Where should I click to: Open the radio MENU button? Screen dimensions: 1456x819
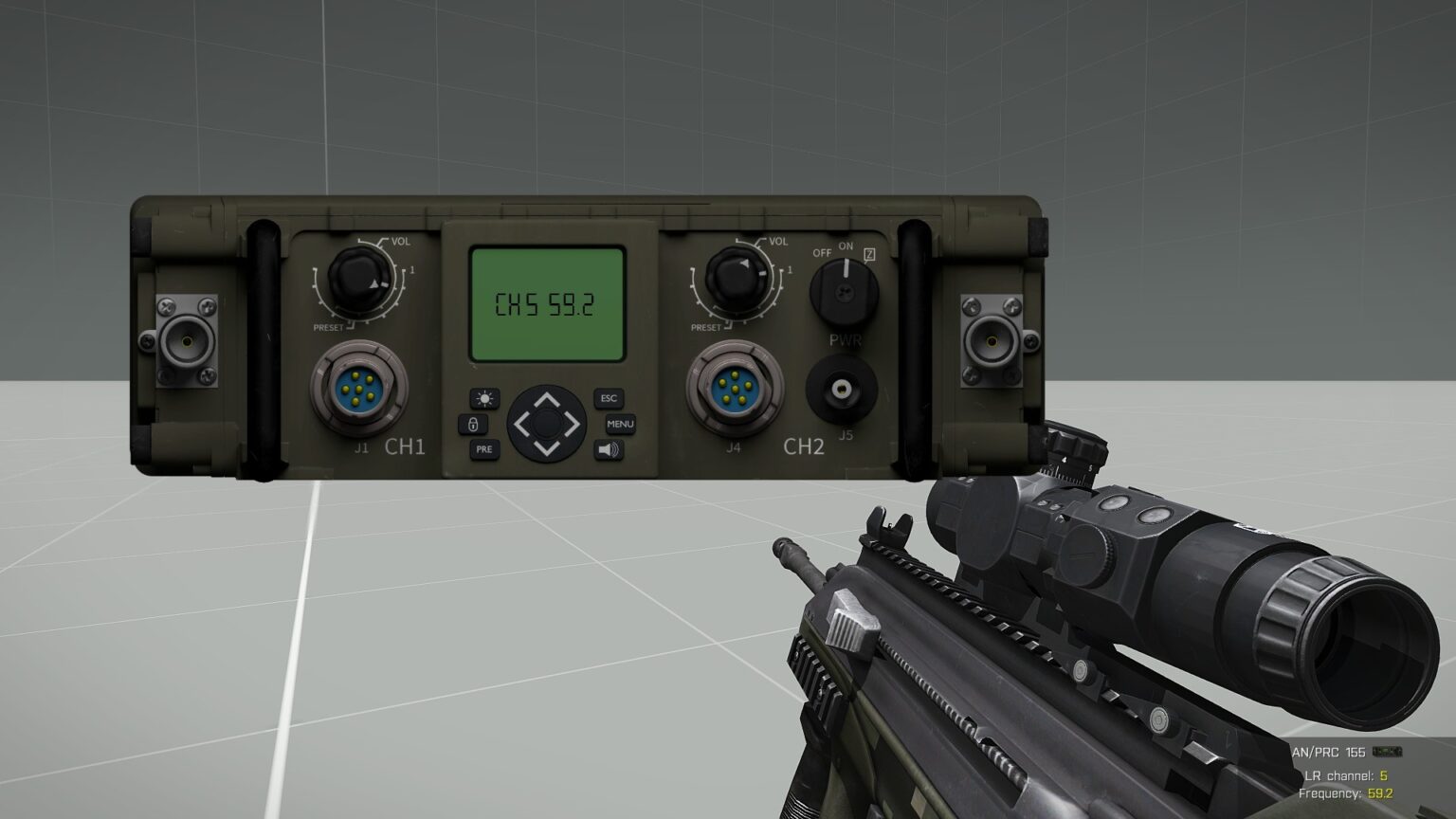click(620, 424)
